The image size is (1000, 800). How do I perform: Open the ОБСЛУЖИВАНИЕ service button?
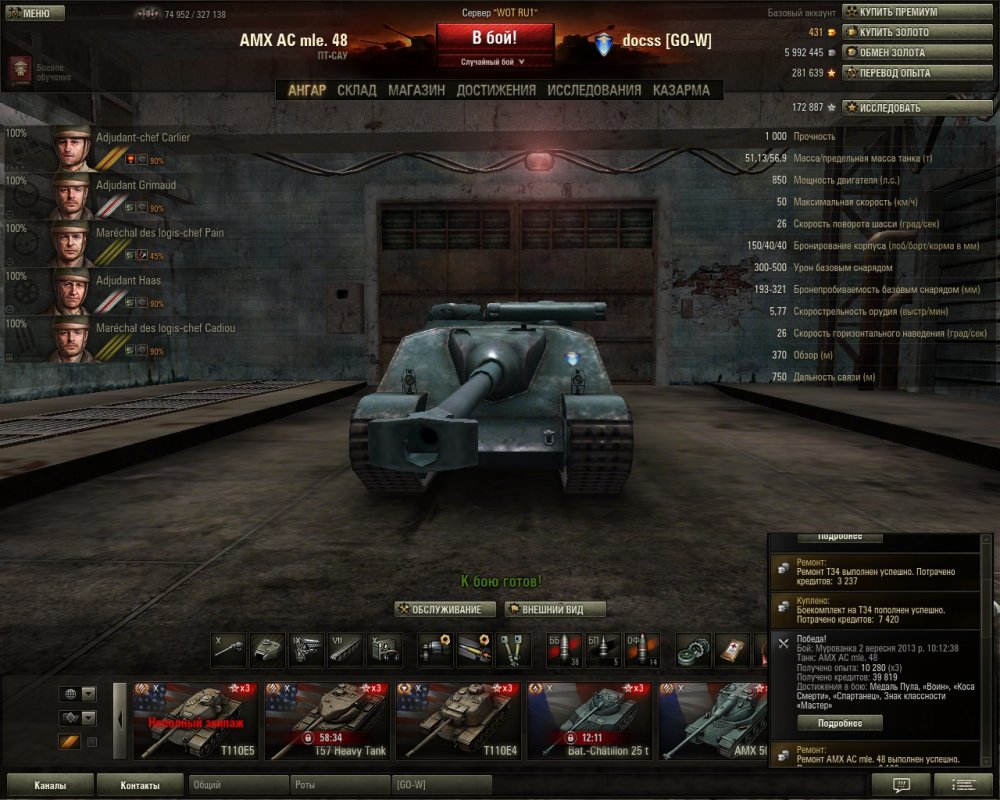click(x=445, y=609)
